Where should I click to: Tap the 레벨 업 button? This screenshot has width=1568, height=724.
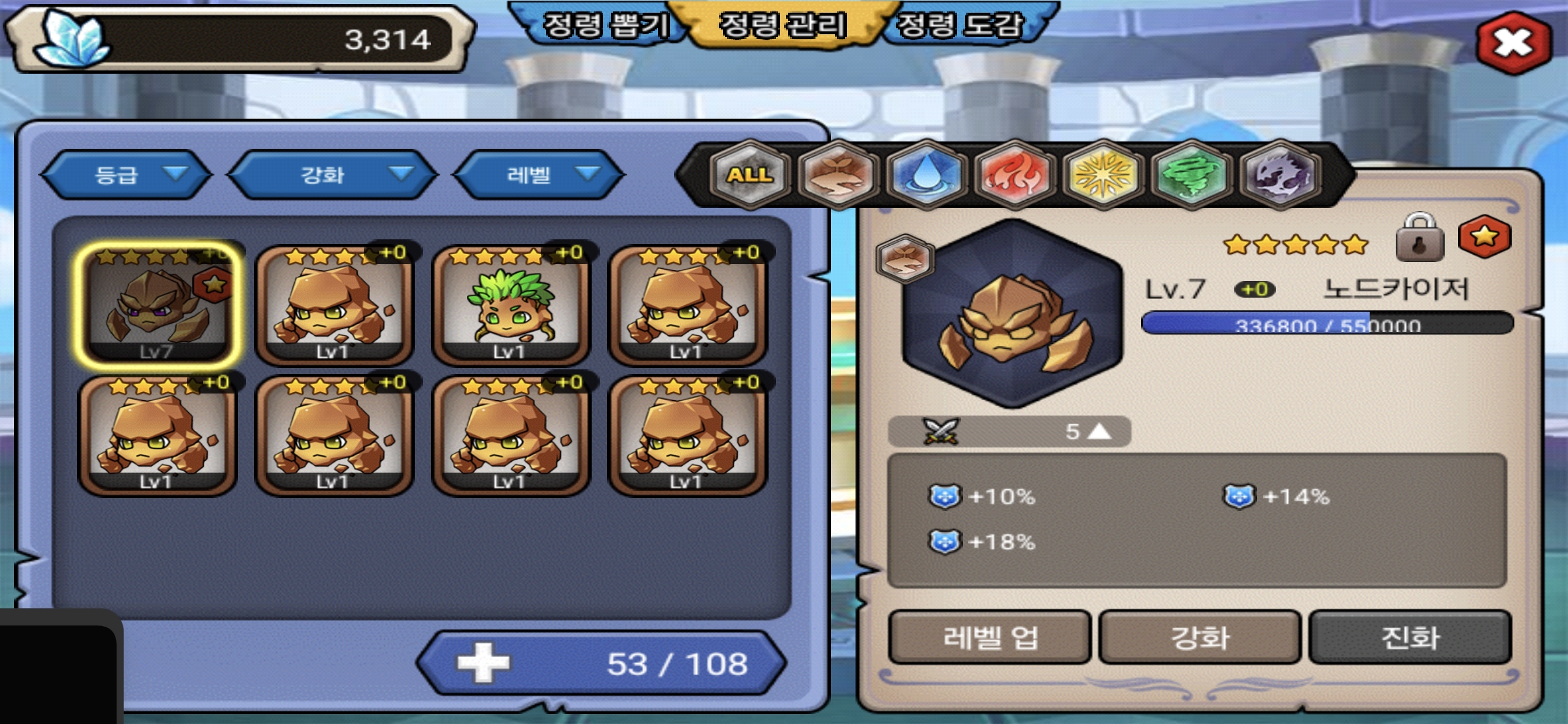[990, 637]
